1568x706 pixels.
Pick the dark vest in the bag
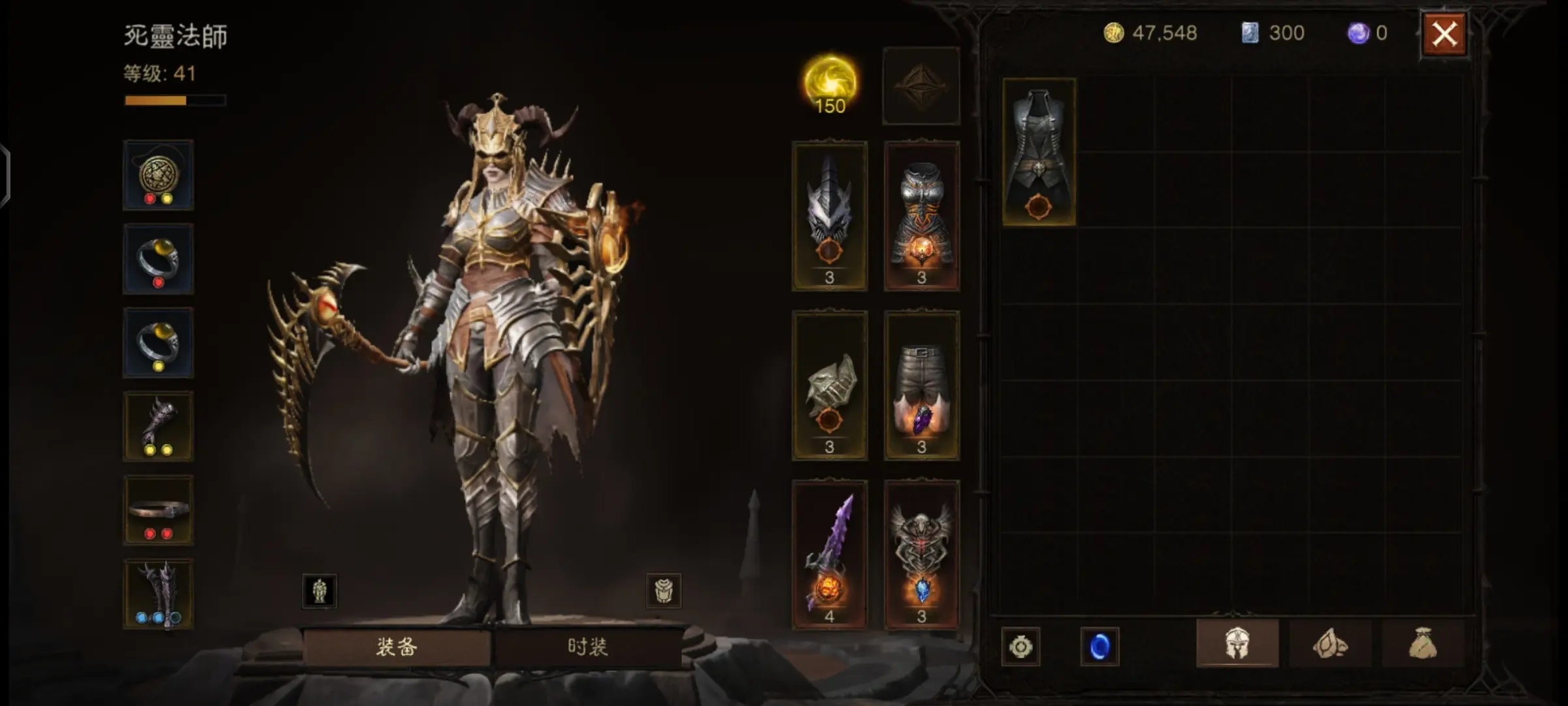[x=1039, y=152]
